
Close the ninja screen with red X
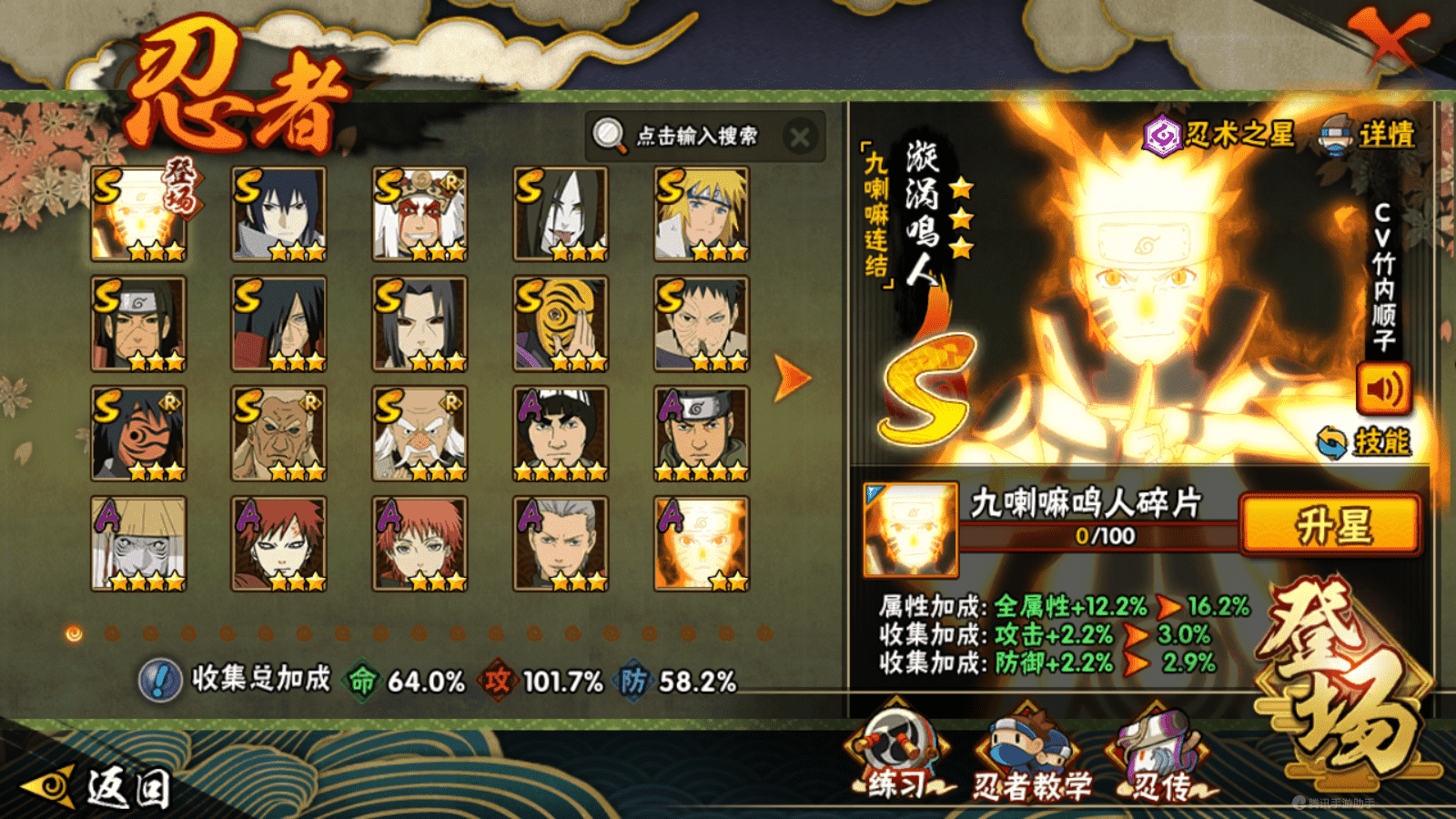coord(1390,38)
